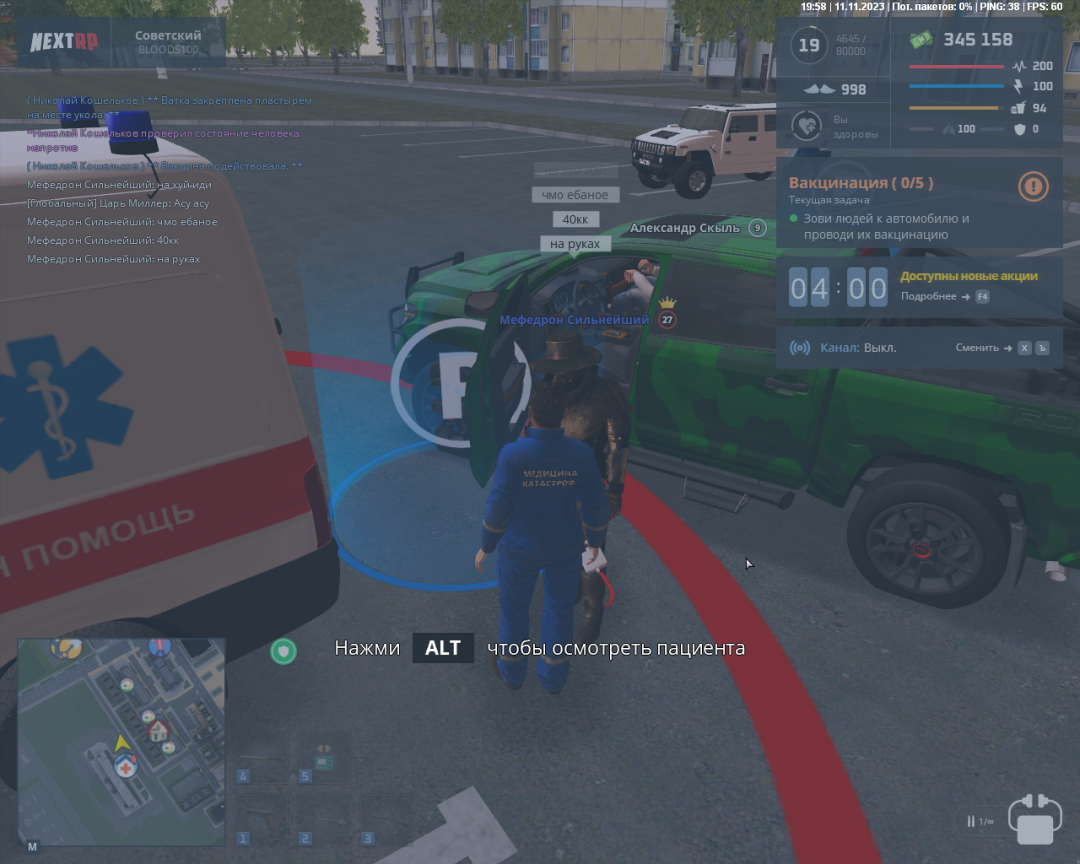
Task: Click the level 19 circle badge
Action: (x=808, y=46)
